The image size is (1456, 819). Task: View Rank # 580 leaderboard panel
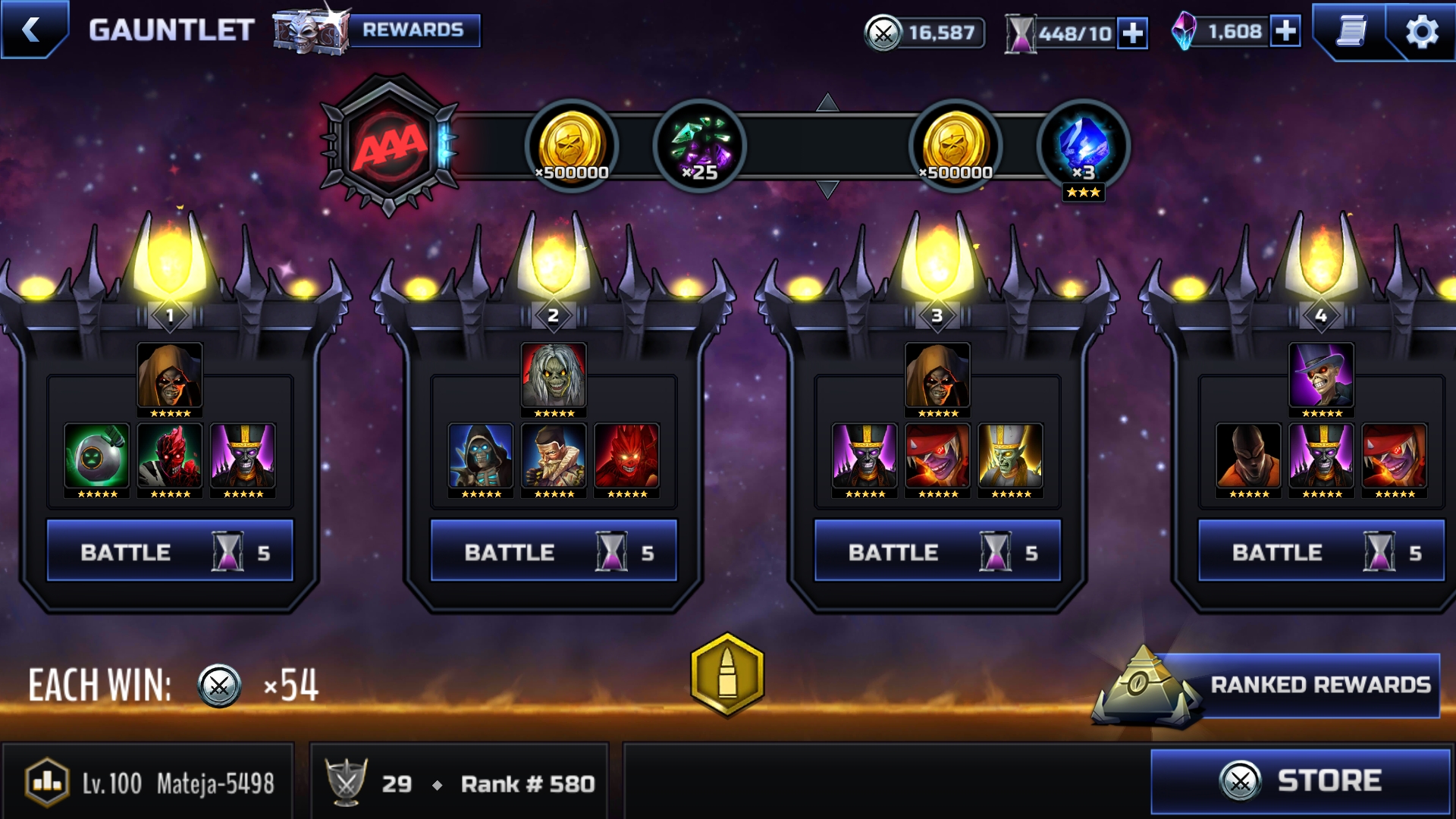point(460,783)
